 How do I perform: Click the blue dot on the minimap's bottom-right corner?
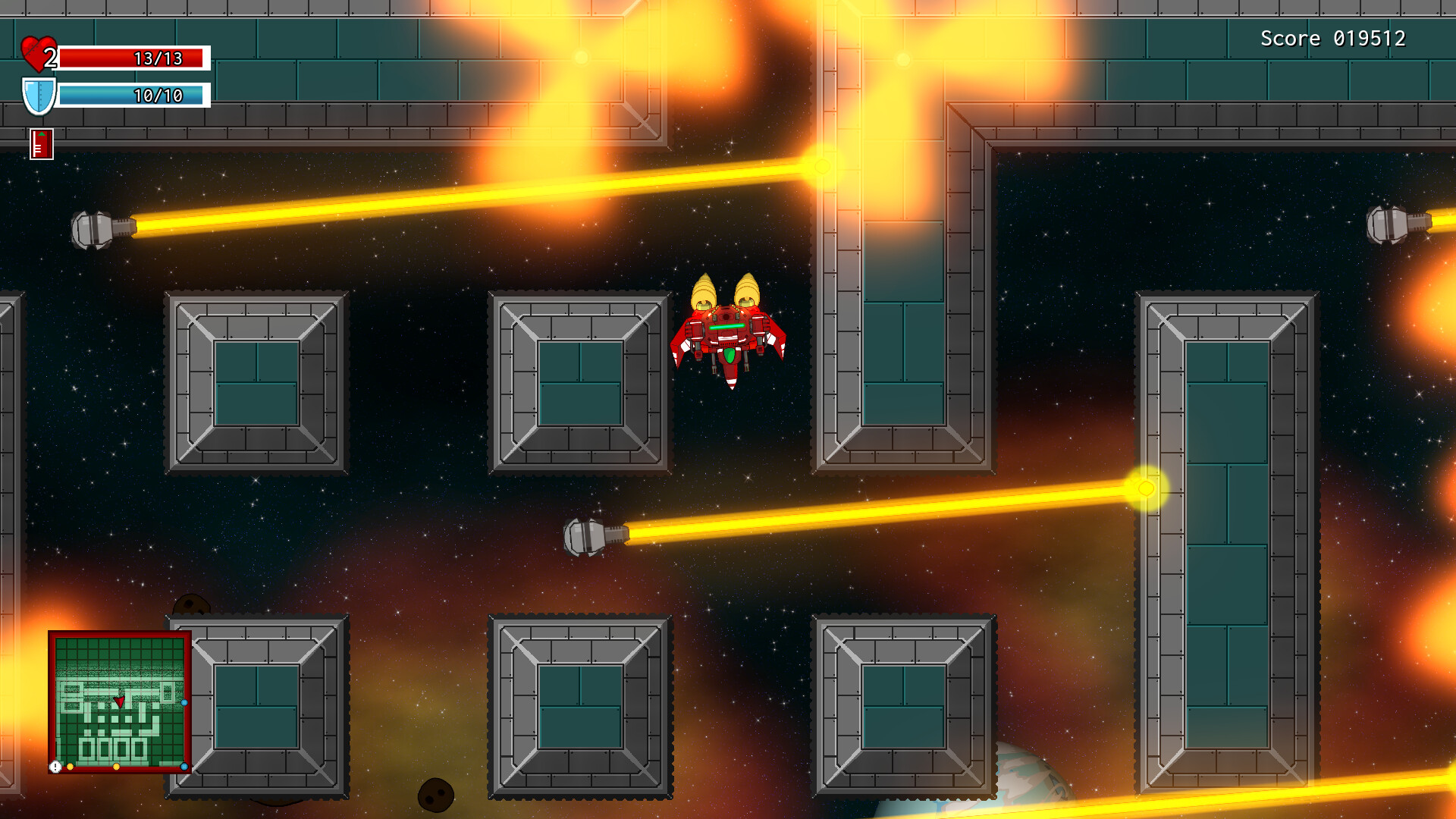click(184, 767)
